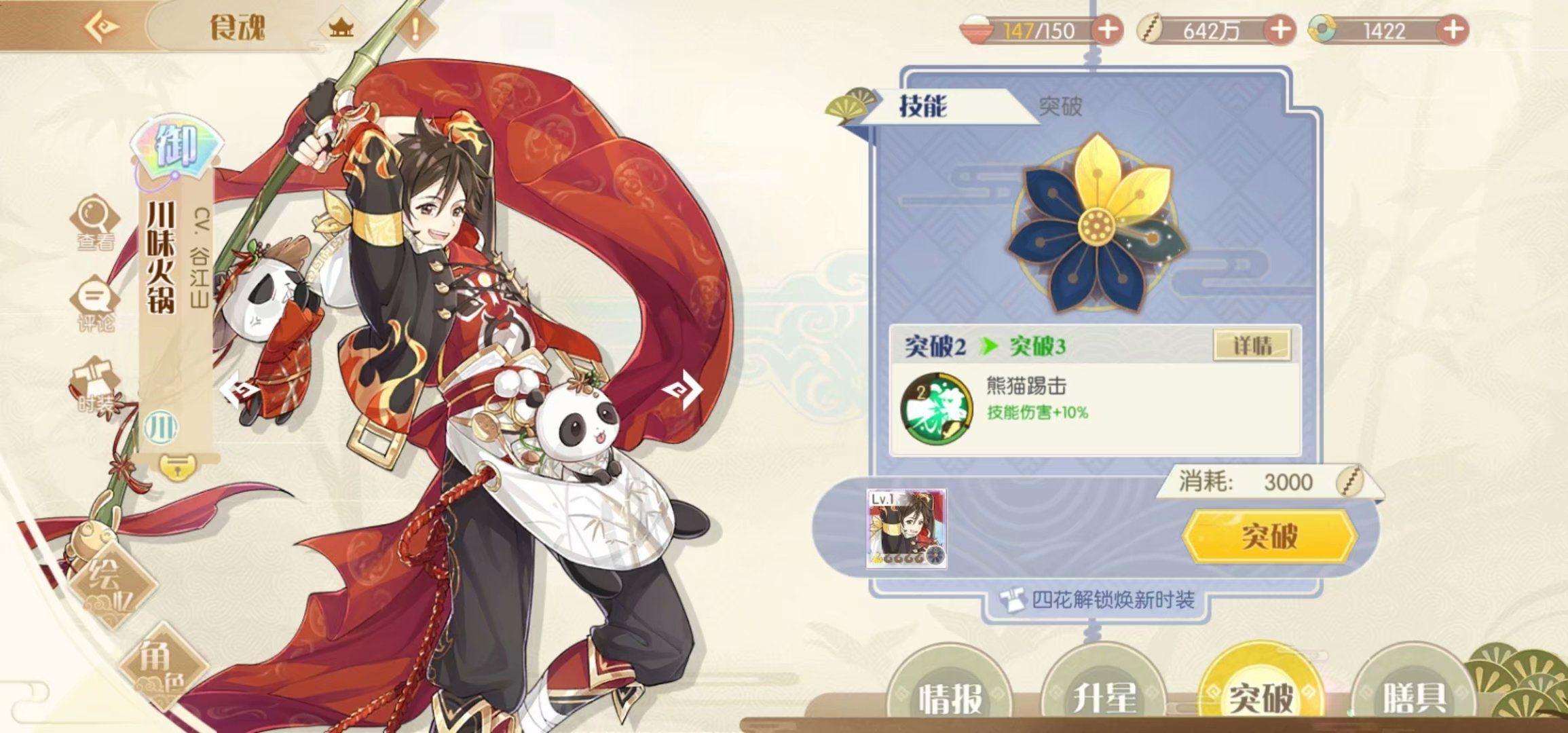This screenshot has width=1568, height=733.
Task: Go back using the top-left arrow
Action: coord(103,27)
